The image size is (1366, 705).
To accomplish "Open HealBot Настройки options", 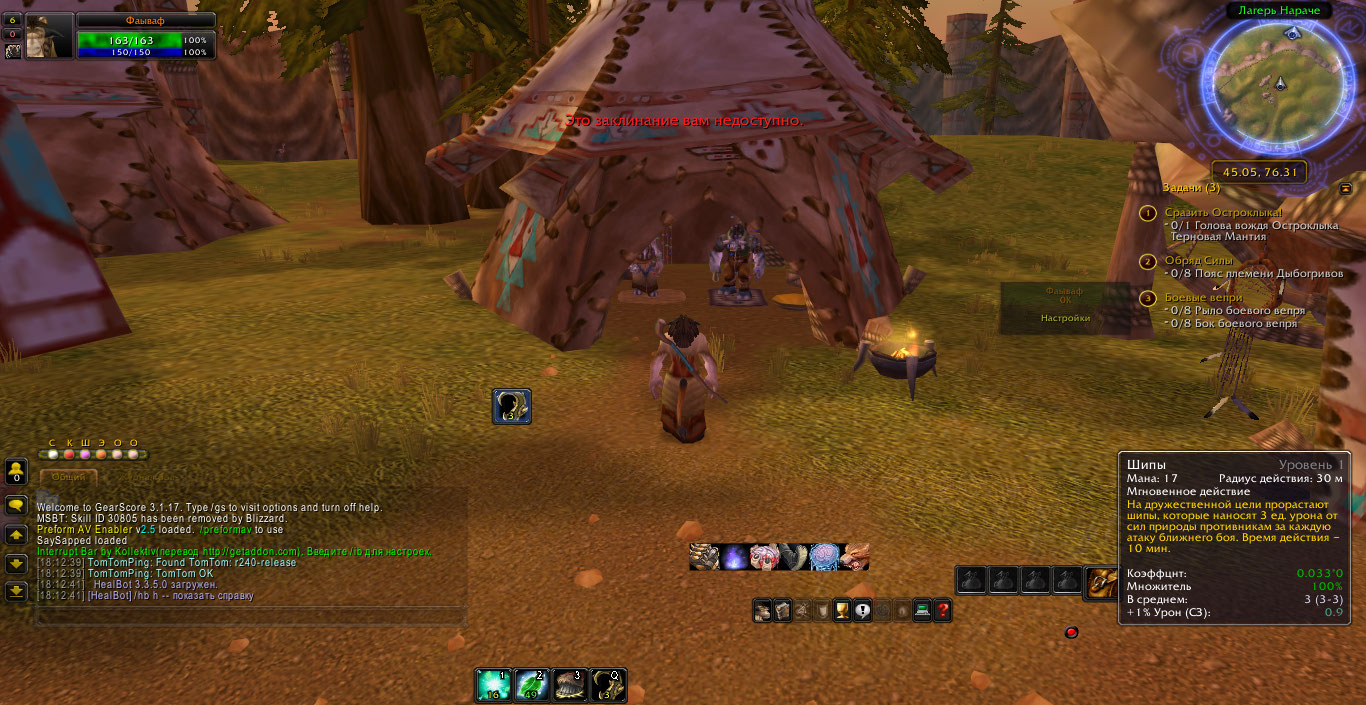I will [x=1064, y=318].
